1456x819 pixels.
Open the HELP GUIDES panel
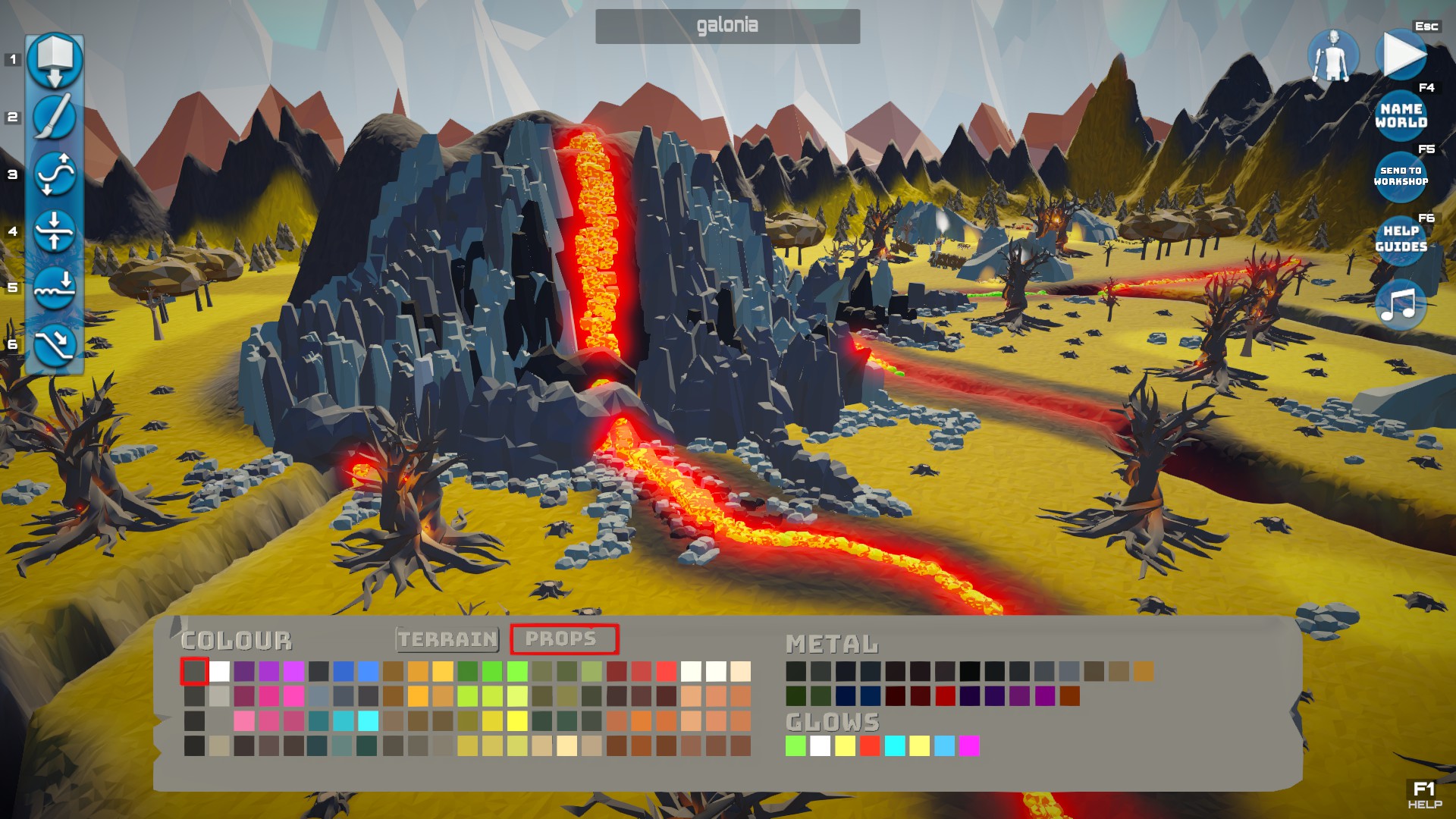(x=1401, y=240)
